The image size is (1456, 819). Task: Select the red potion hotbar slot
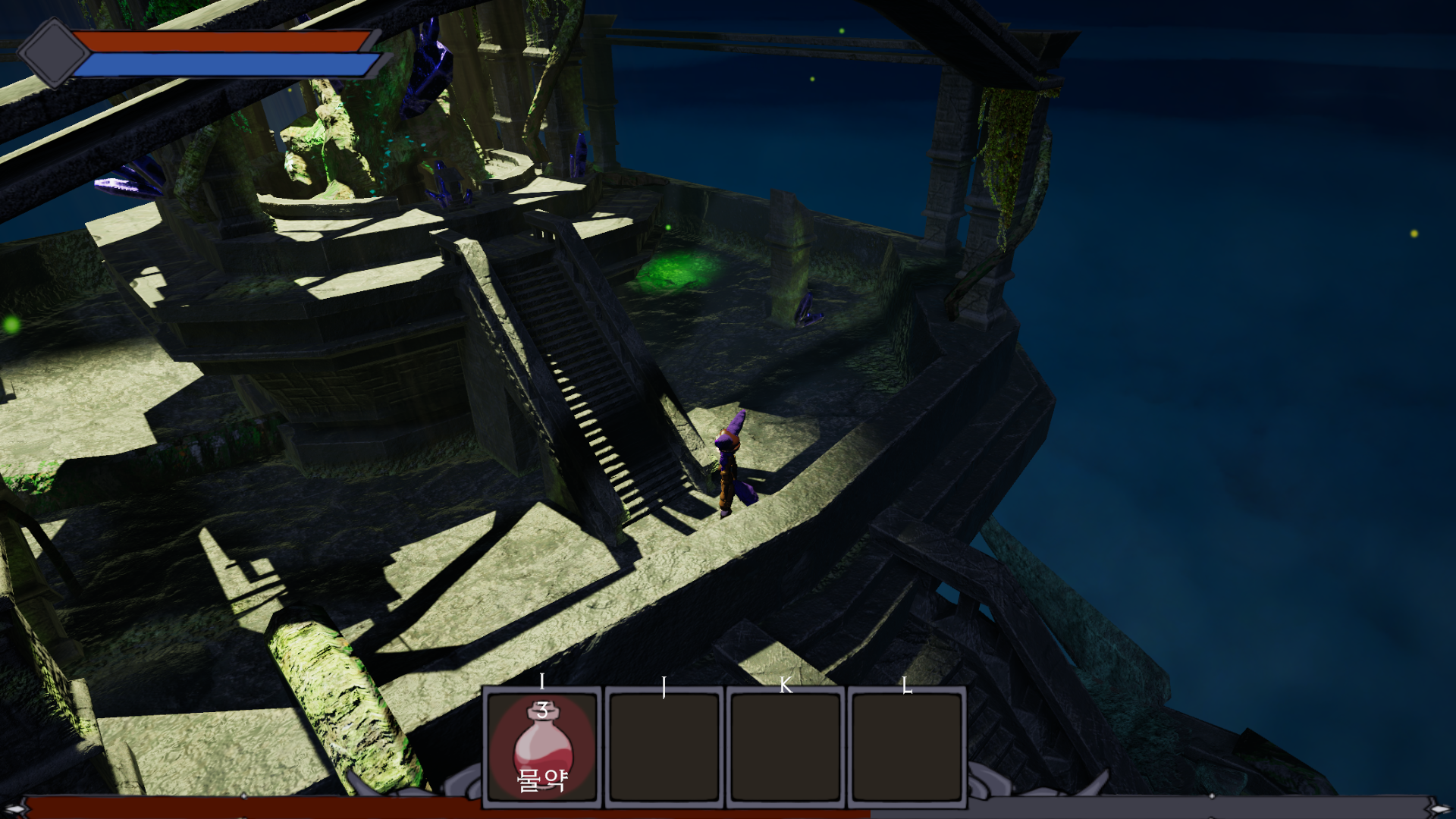(542, 747)
